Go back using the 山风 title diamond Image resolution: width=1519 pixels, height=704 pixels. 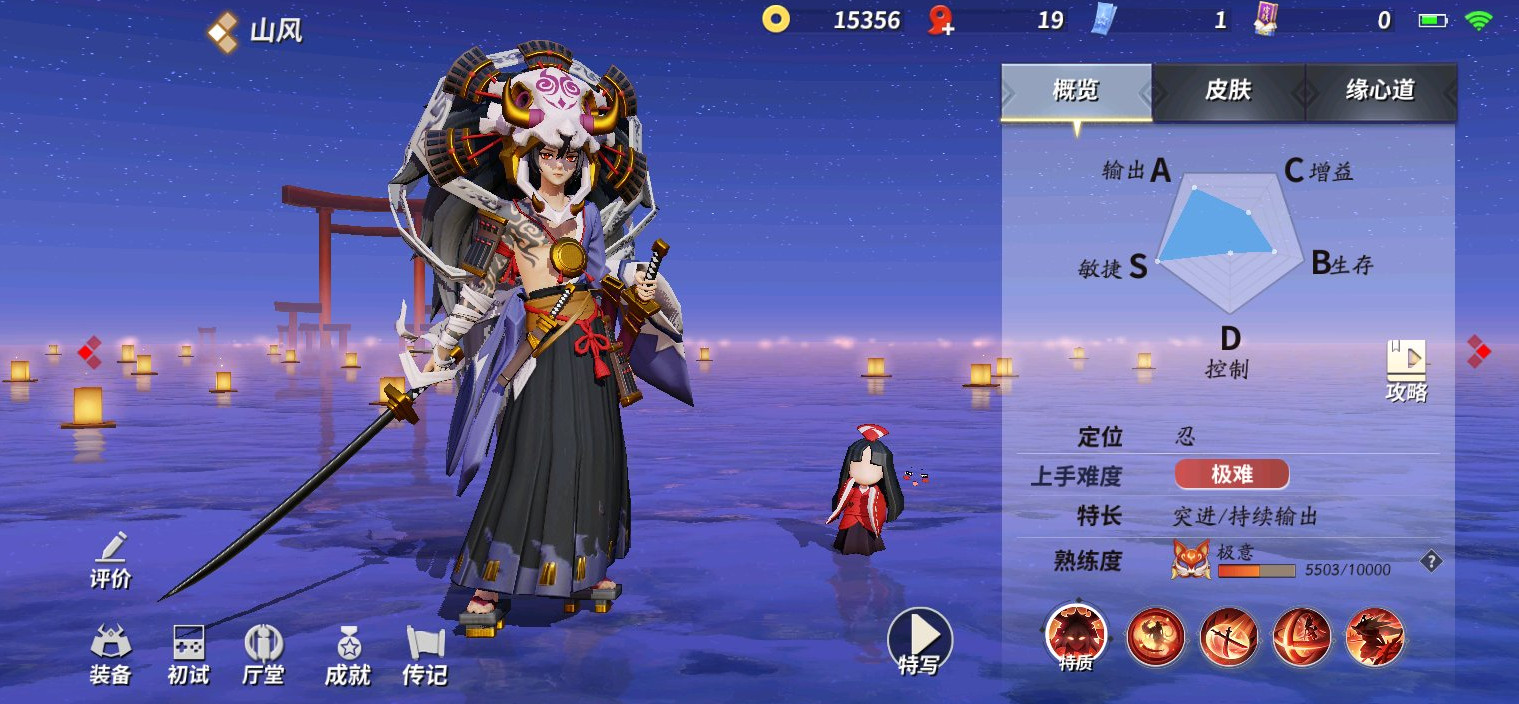[222, 31]
